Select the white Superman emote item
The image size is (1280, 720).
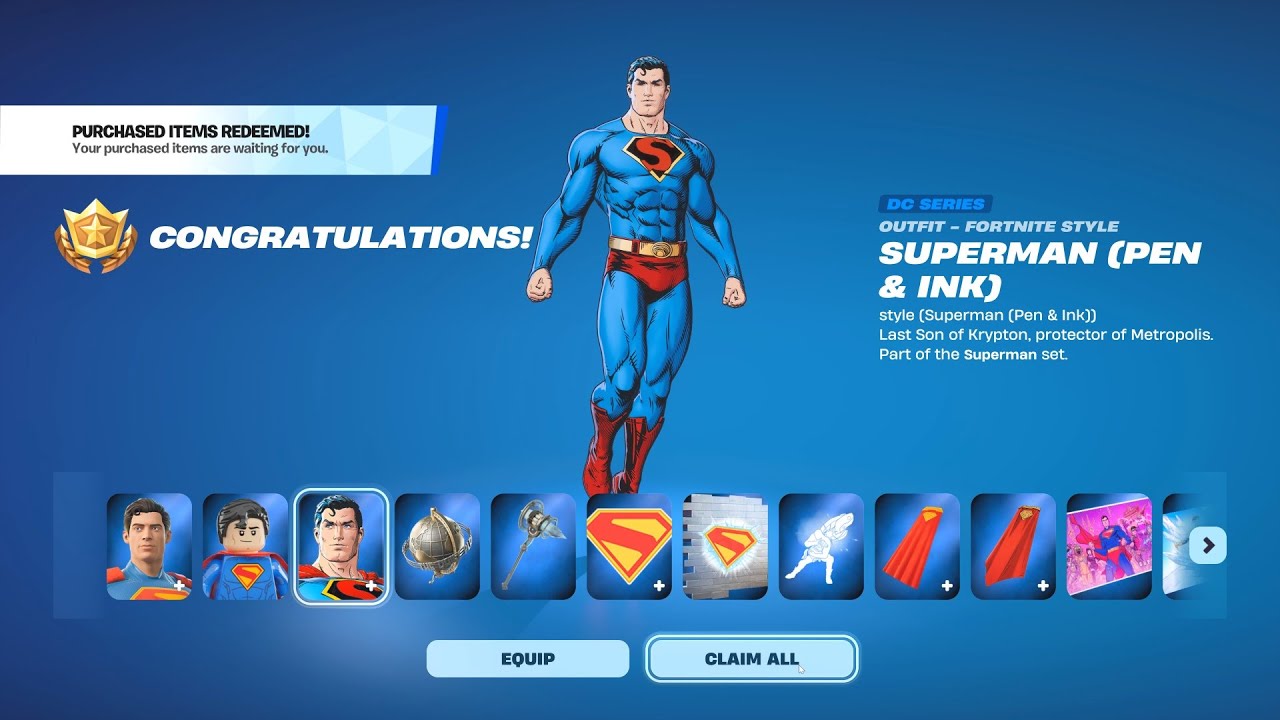click(820, 545)
